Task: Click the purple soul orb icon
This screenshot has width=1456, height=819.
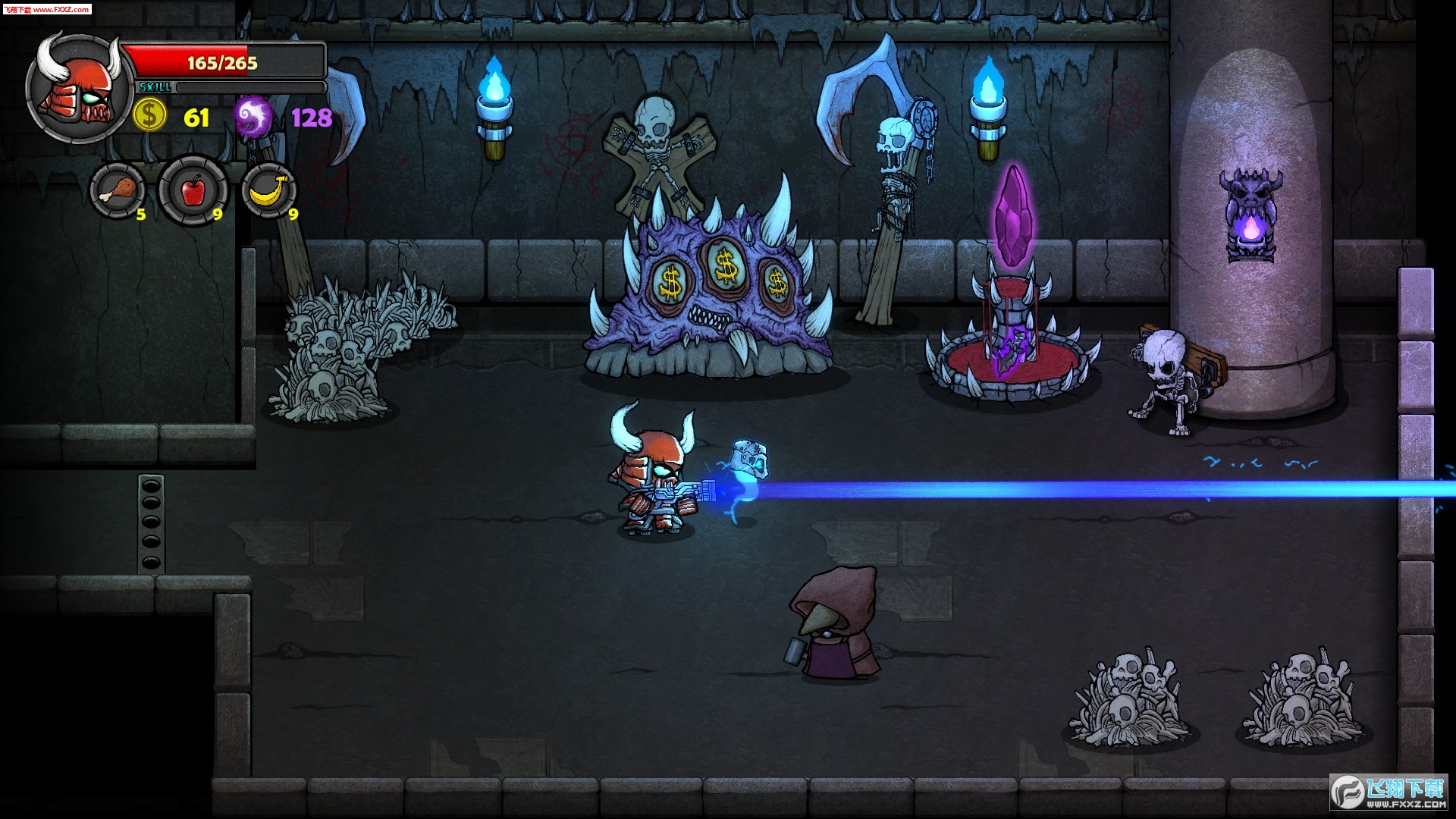Action: click(253, 117)
